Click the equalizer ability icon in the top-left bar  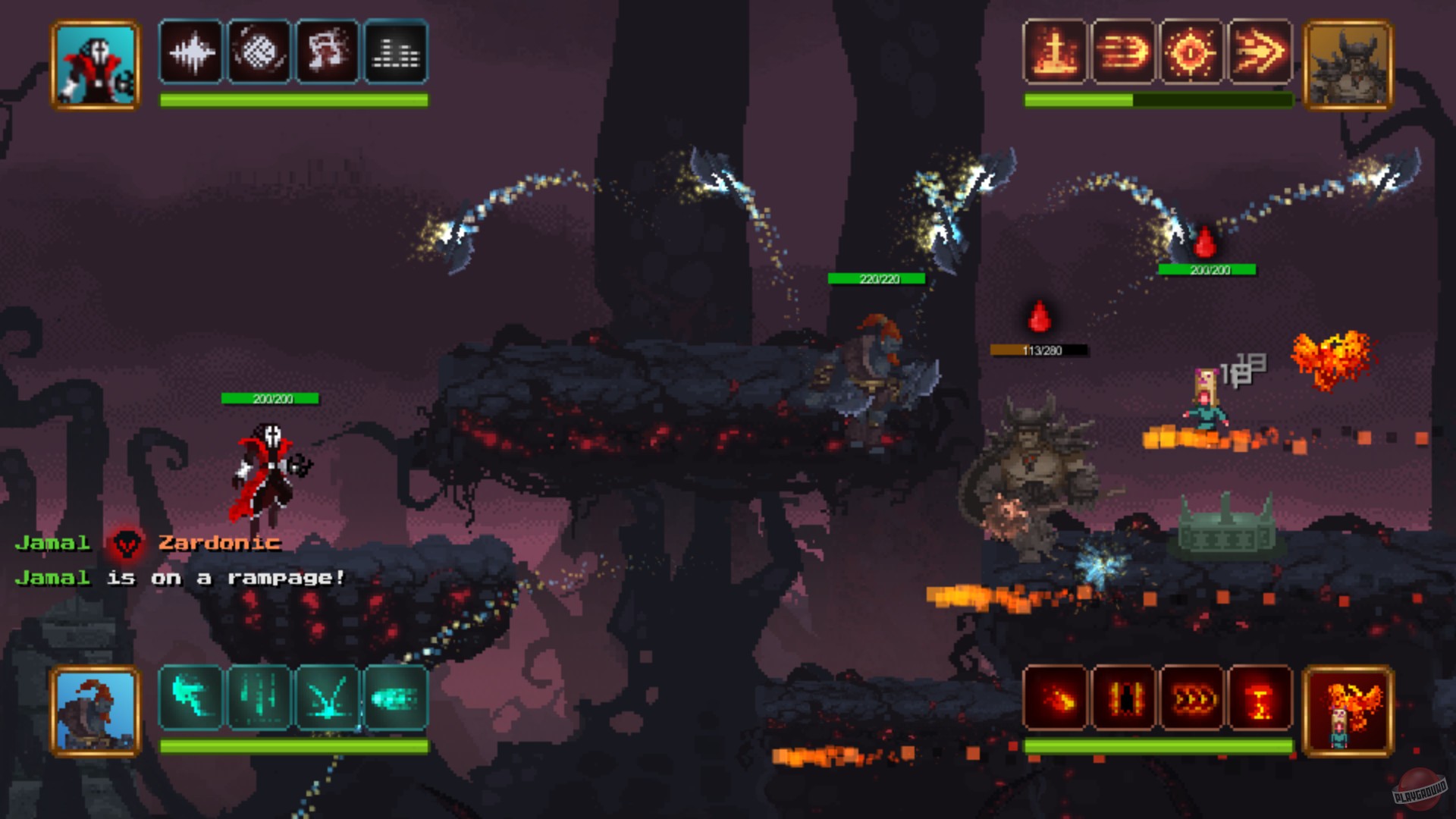tap(395, 52)
